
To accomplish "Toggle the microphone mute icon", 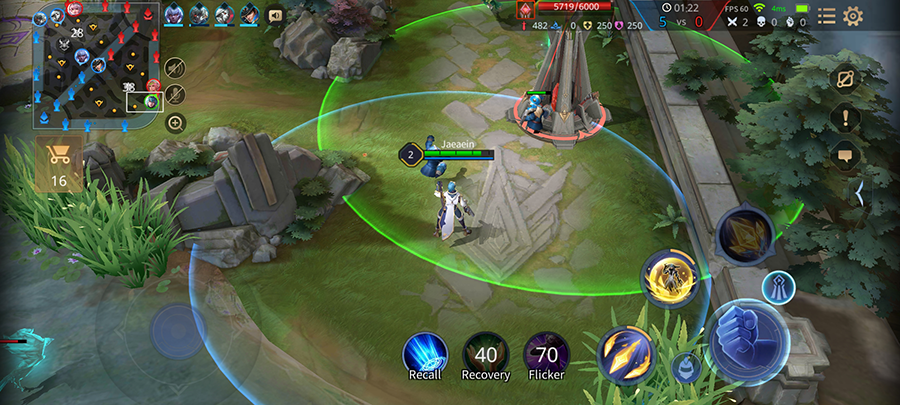I will coord(176,95).
